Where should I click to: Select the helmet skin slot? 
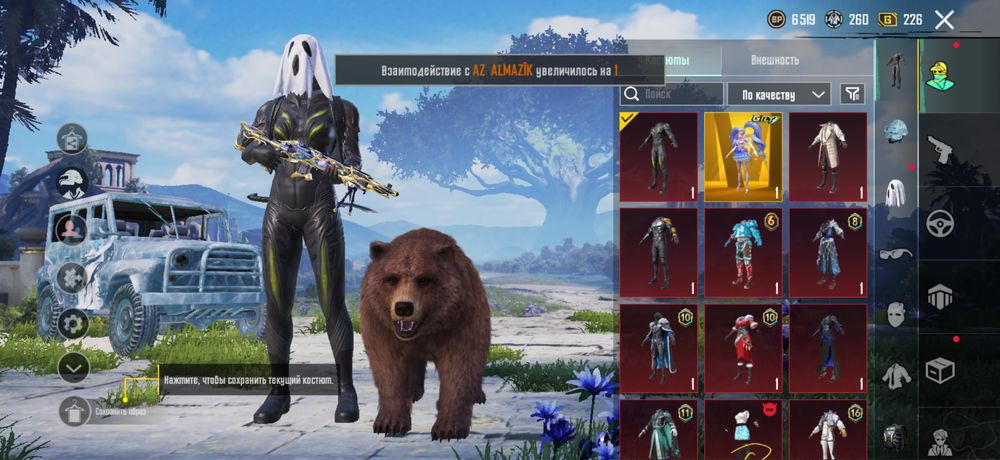coord(896,131)
